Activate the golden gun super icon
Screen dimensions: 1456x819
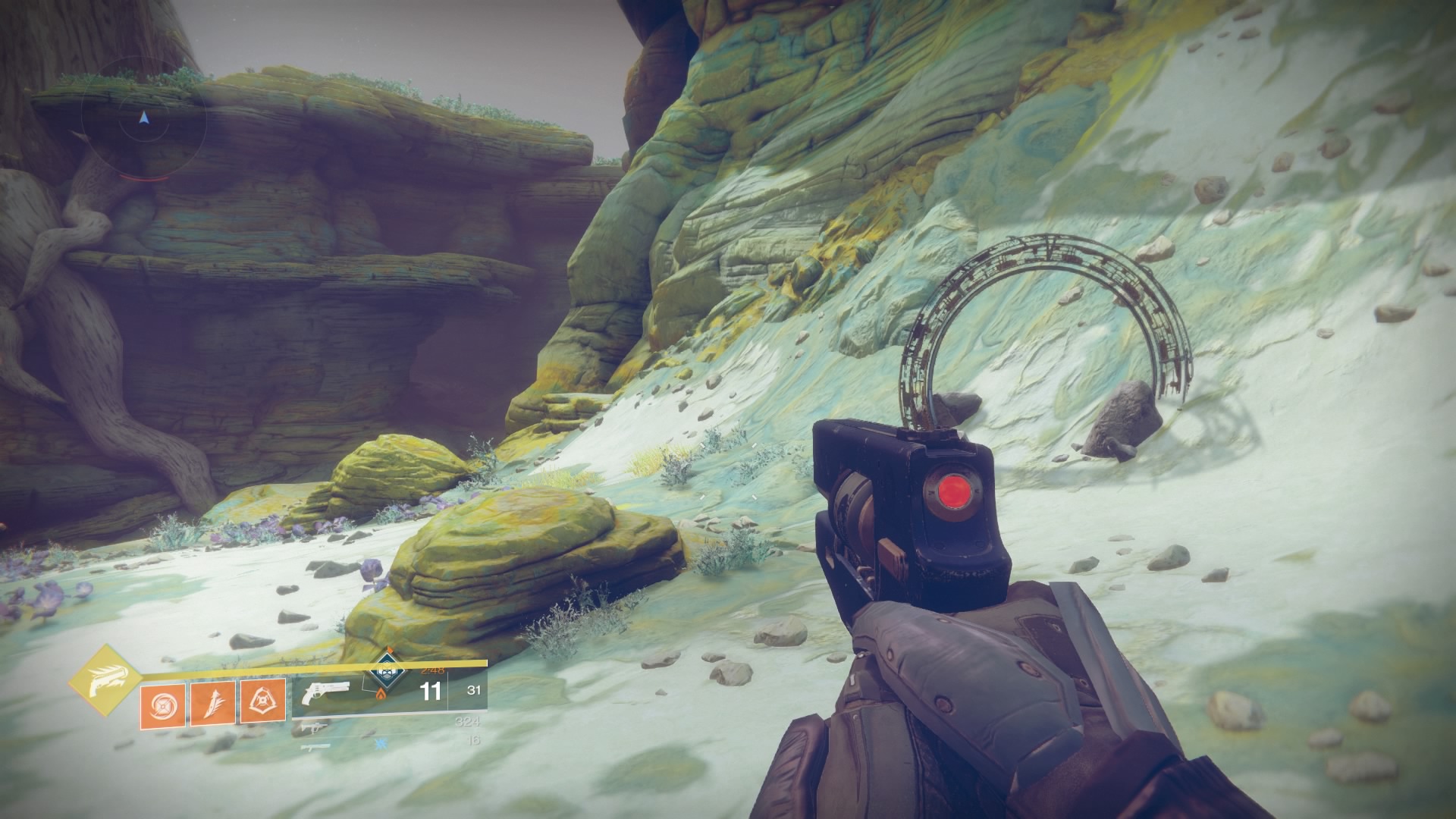pyautogui.click(x=105, y=680)
